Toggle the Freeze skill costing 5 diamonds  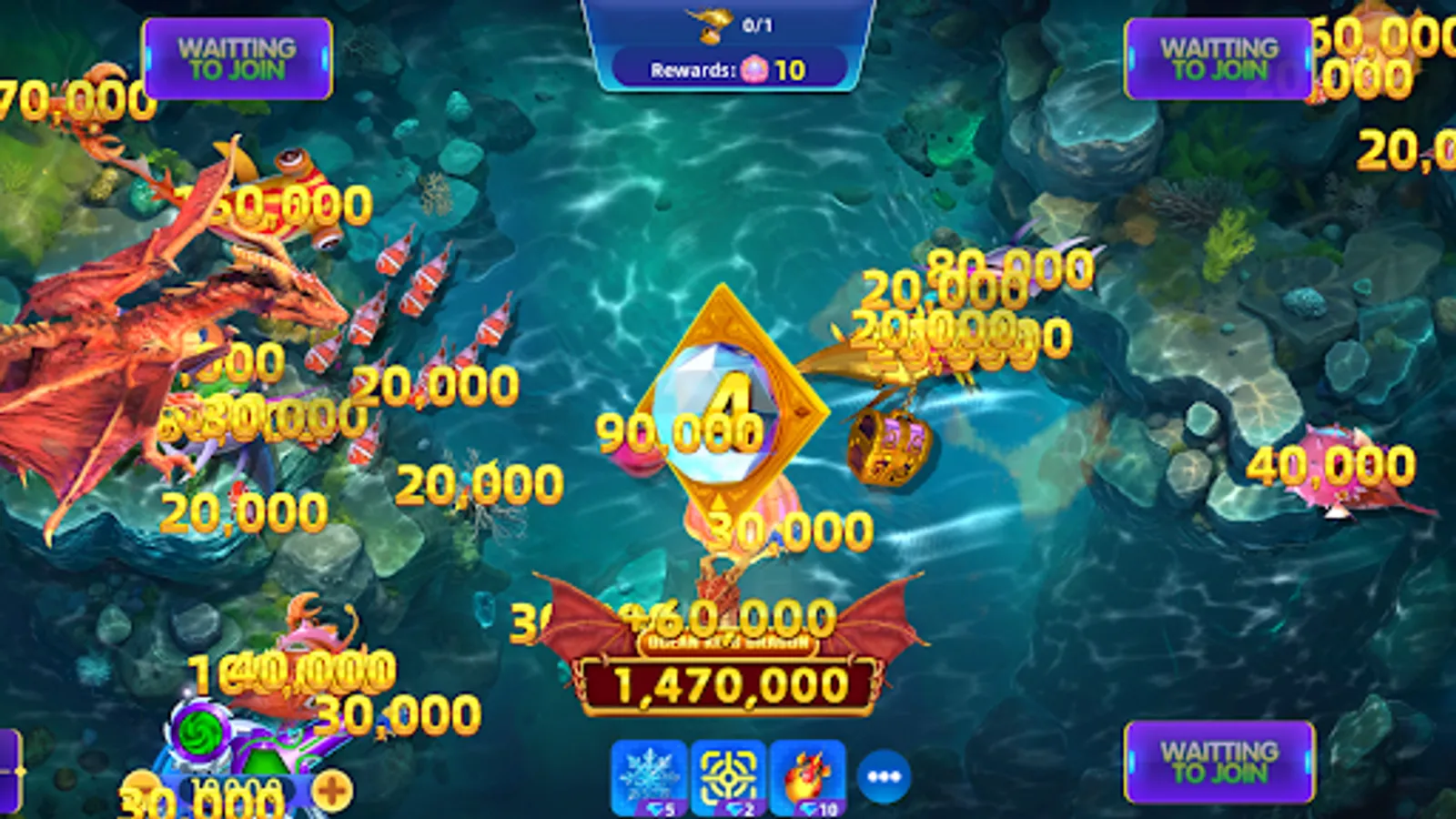click(649, 776)
